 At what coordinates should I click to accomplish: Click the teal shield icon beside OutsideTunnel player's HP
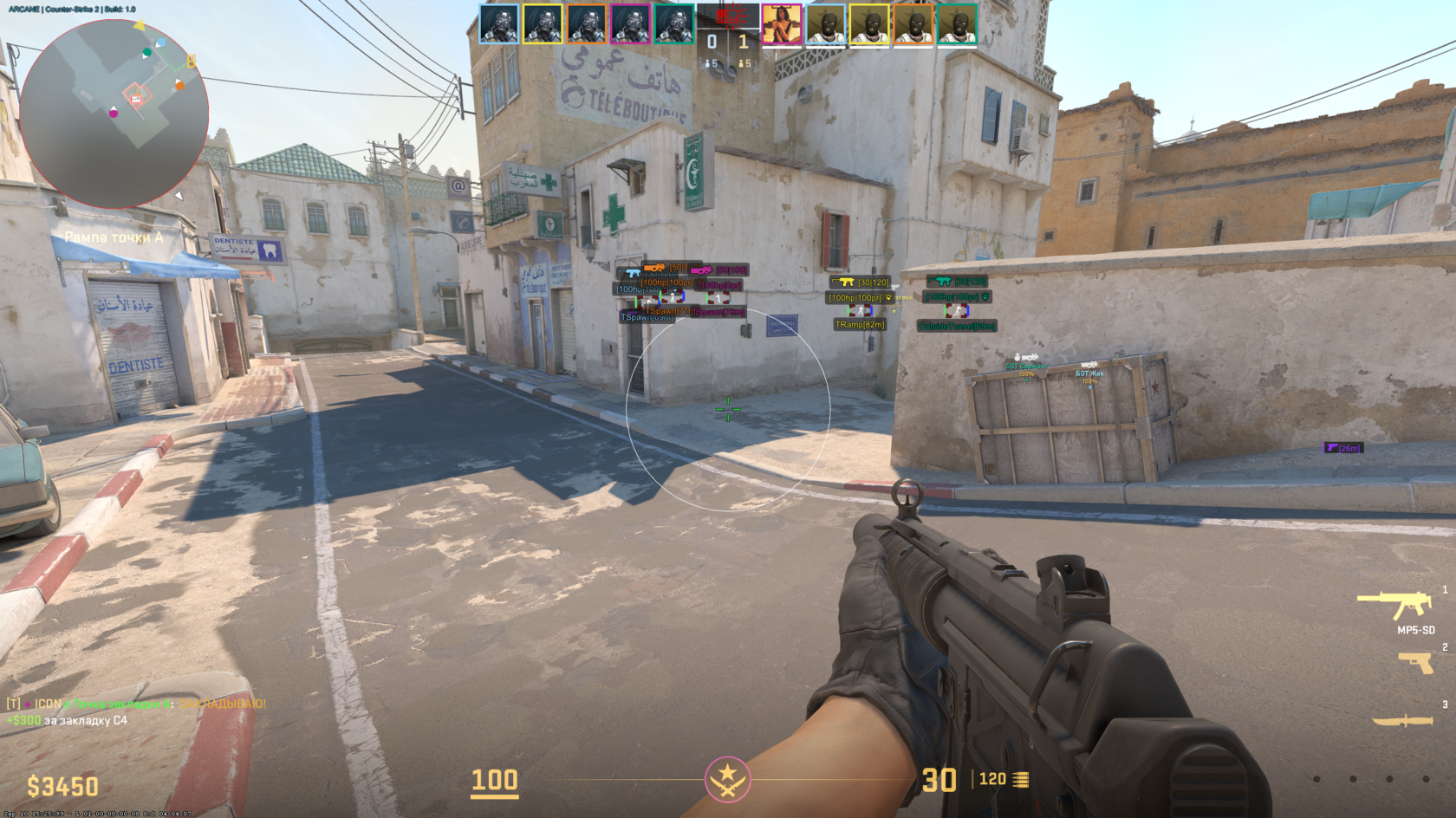985,297
